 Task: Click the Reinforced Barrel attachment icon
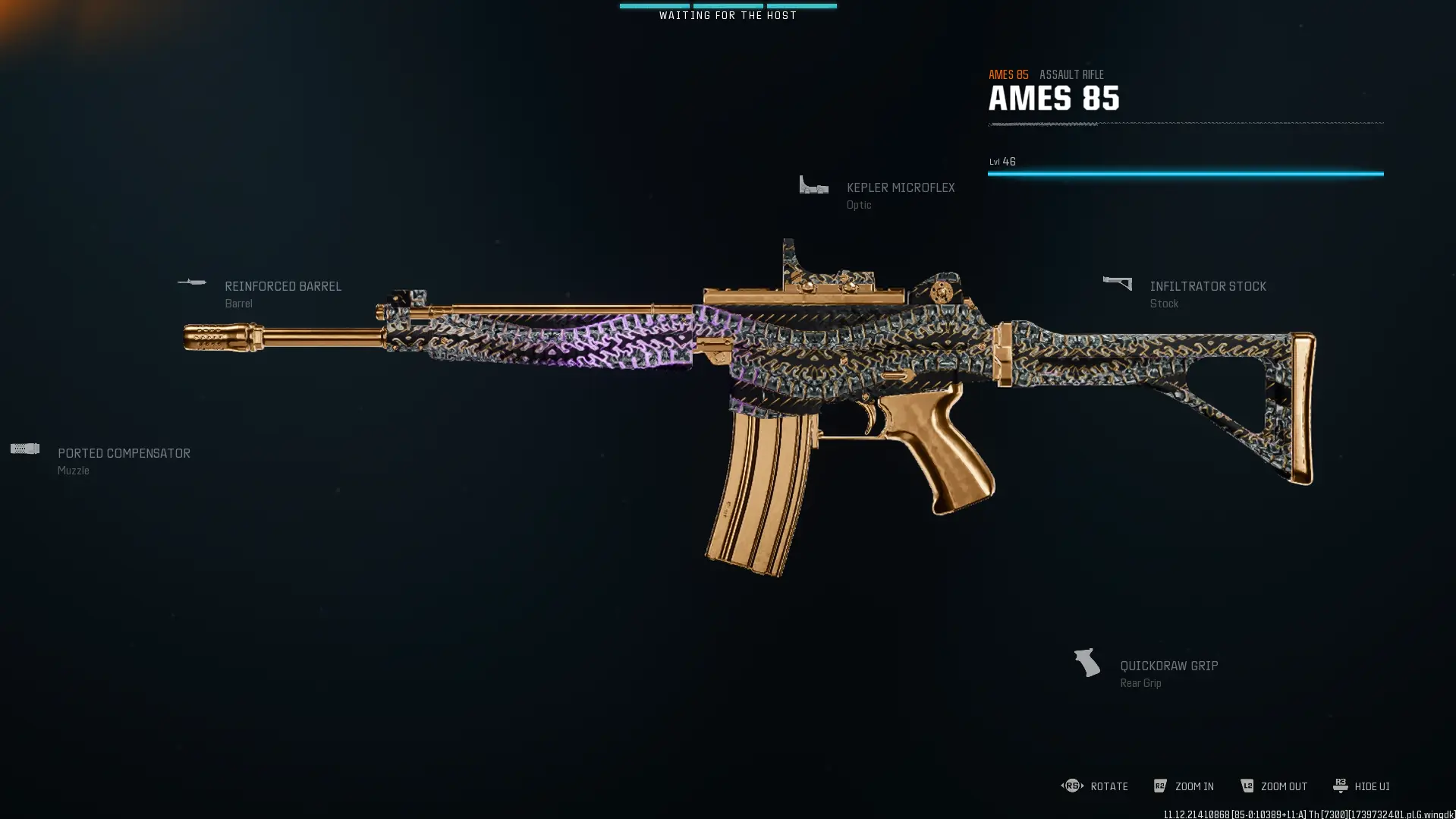193,282
